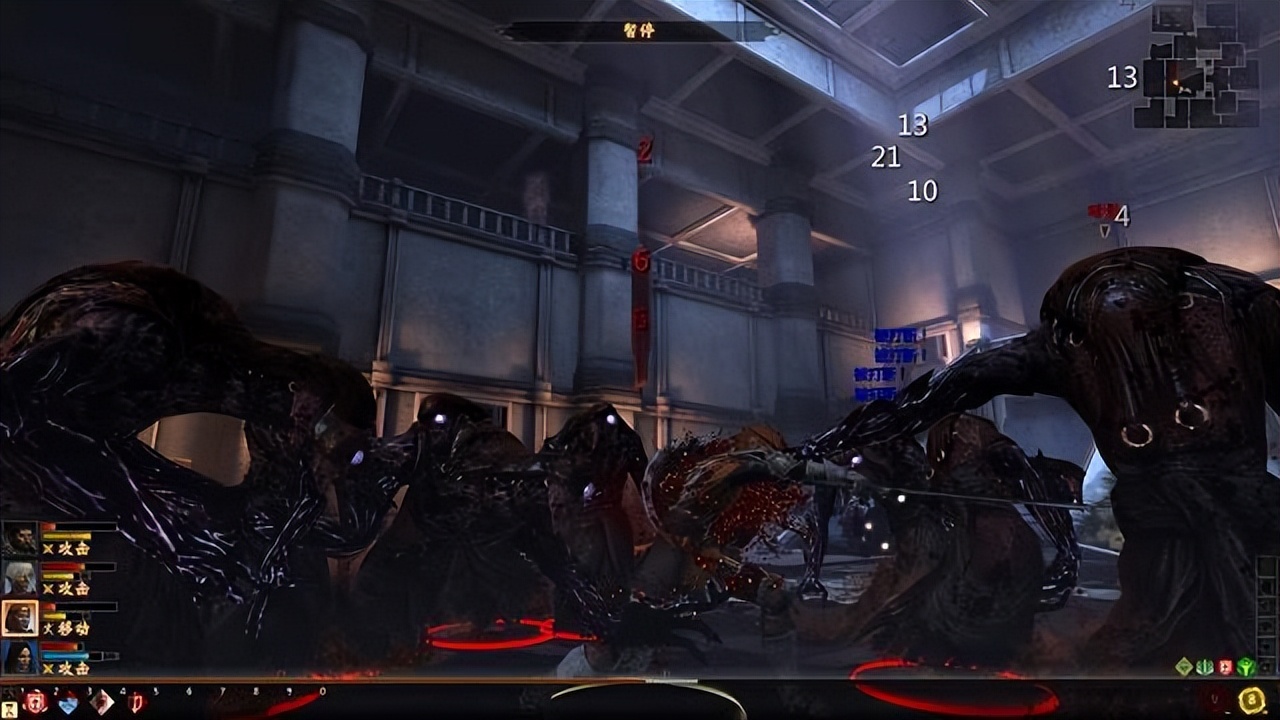Click the bright green cube status icon
The image size is (1280, 720).
click(x=1246, y=667)
